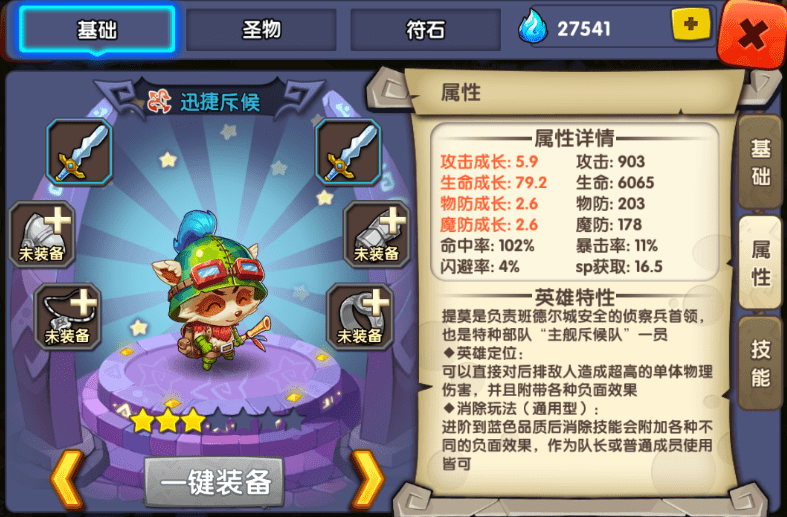Add more blue flame currency with the yellow plus
The width and height of the screenshot is (787, 517).
[690, 26]
